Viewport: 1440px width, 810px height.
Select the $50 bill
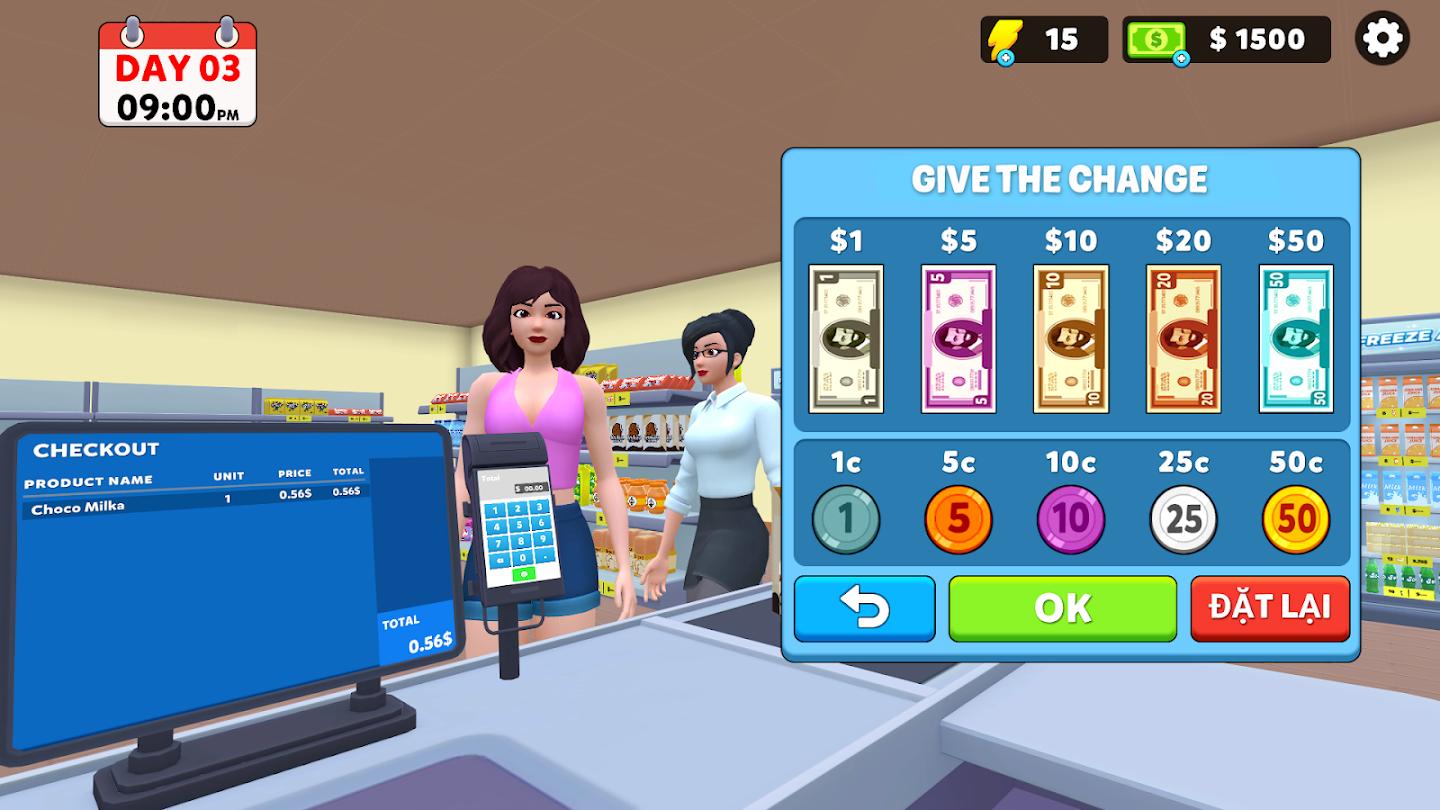click(1296, 338)
